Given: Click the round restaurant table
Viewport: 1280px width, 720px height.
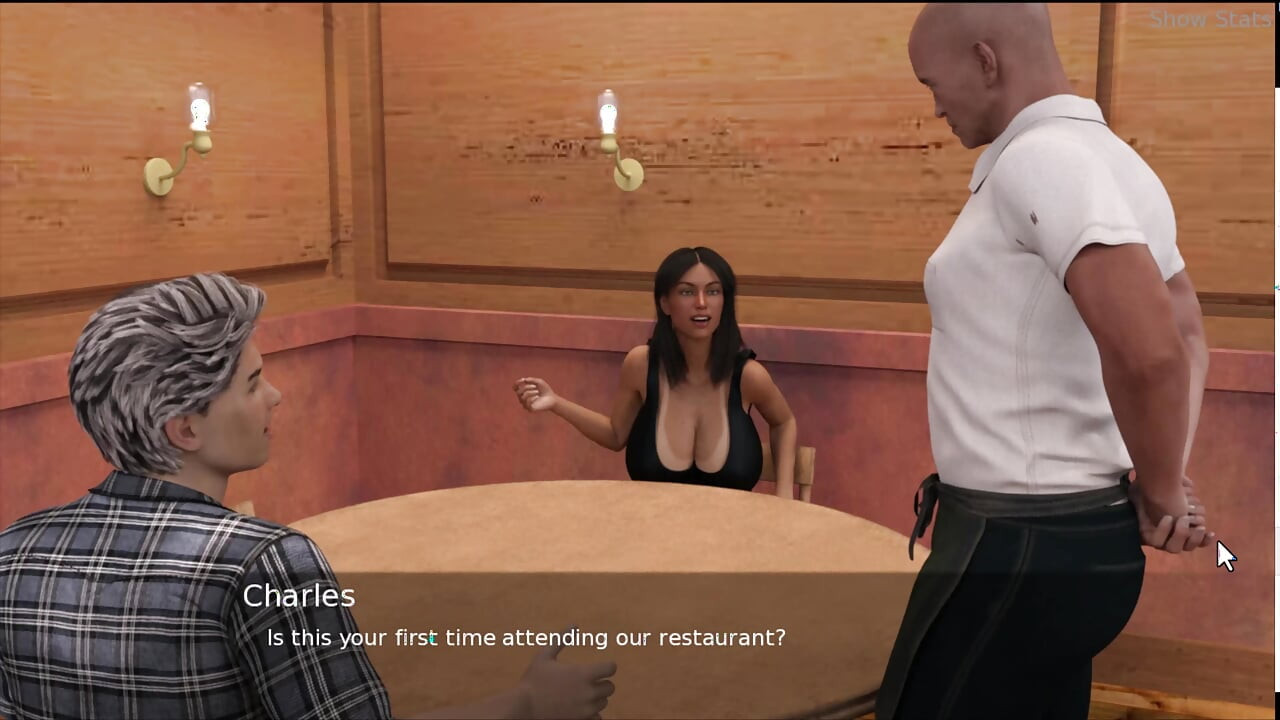Looking at the screenshot, I should (600, 540).
